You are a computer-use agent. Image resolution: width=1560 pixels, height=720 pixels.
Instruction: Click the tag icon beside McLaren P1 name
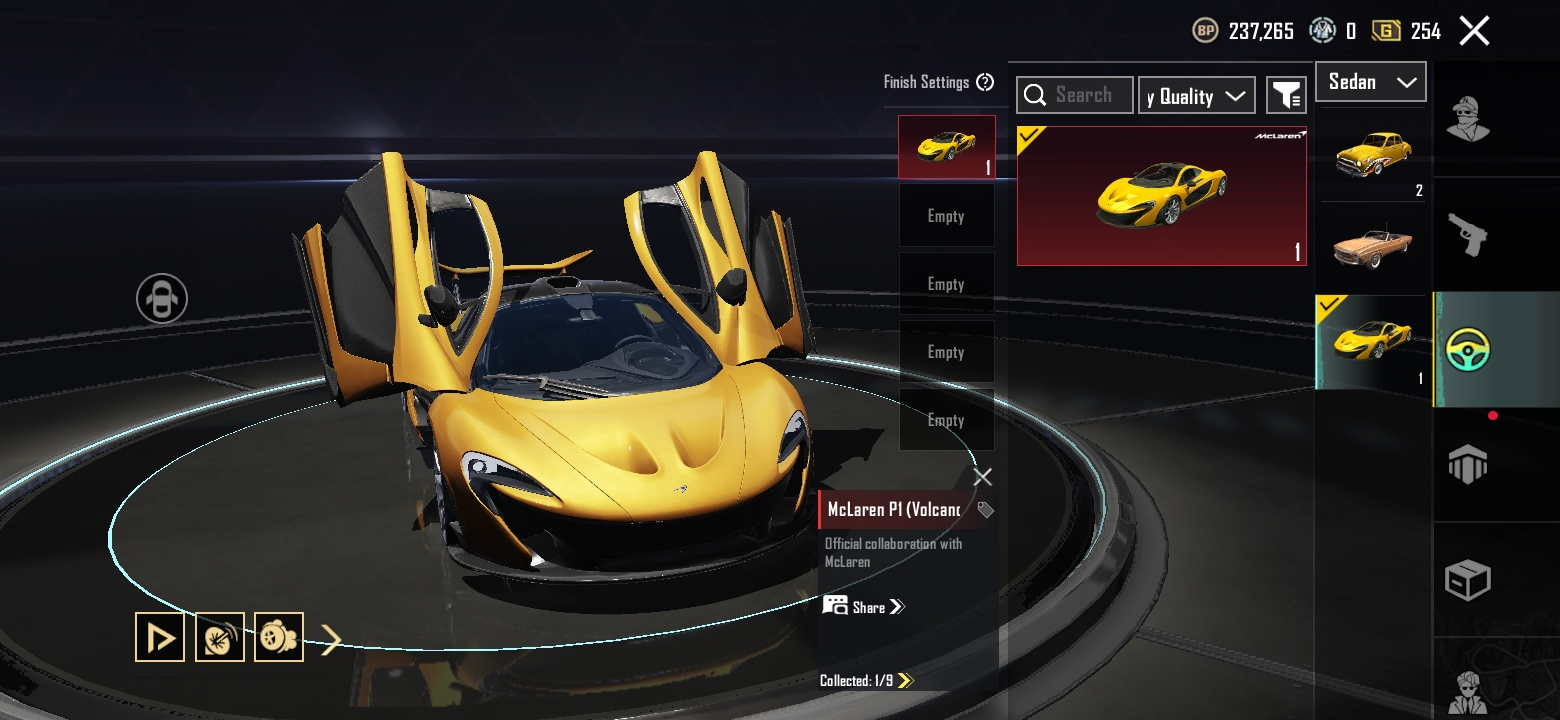tap(985, 510)
